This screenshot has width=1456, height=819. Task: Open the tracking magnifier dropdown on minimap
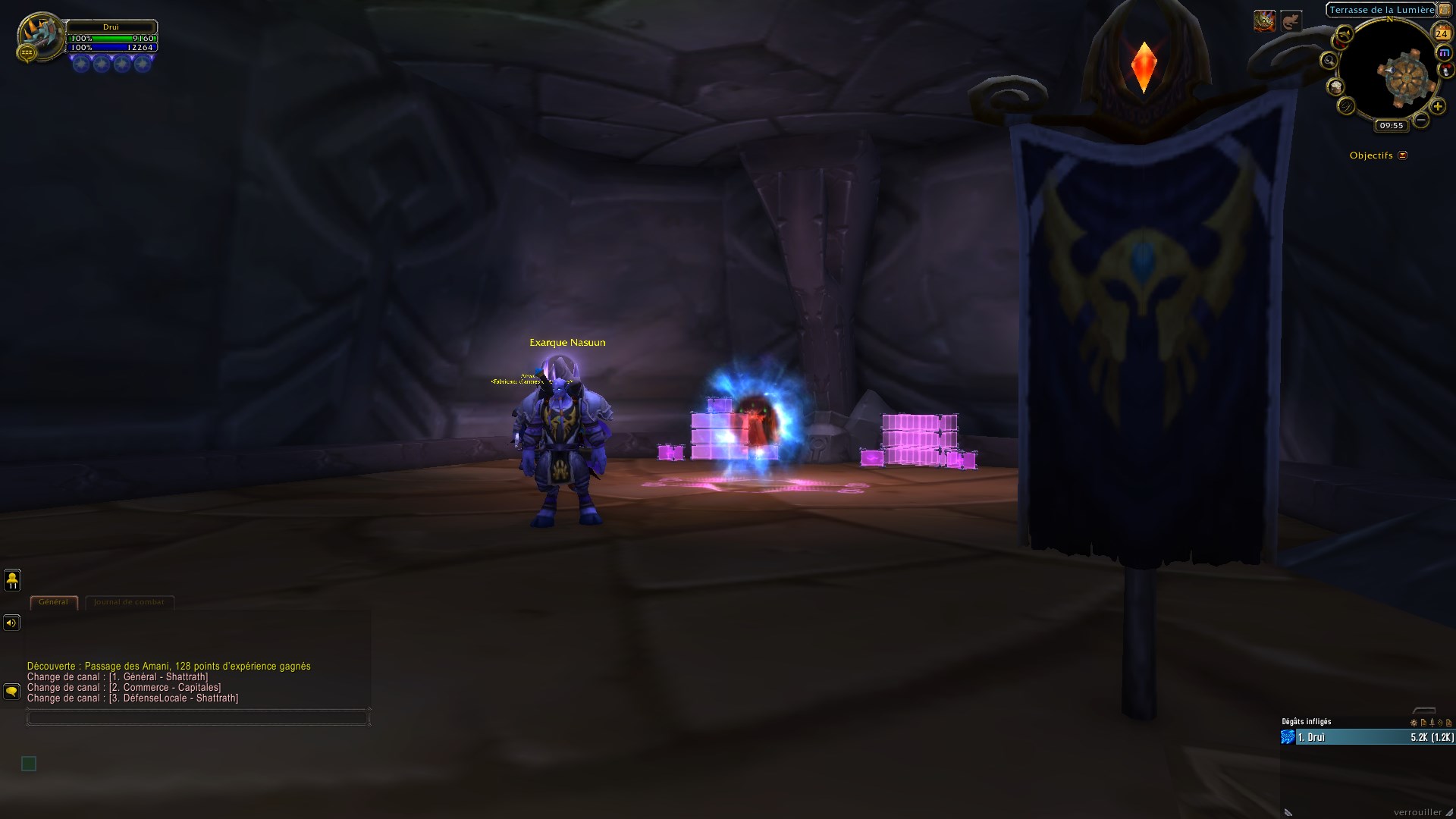[1329, 60]
